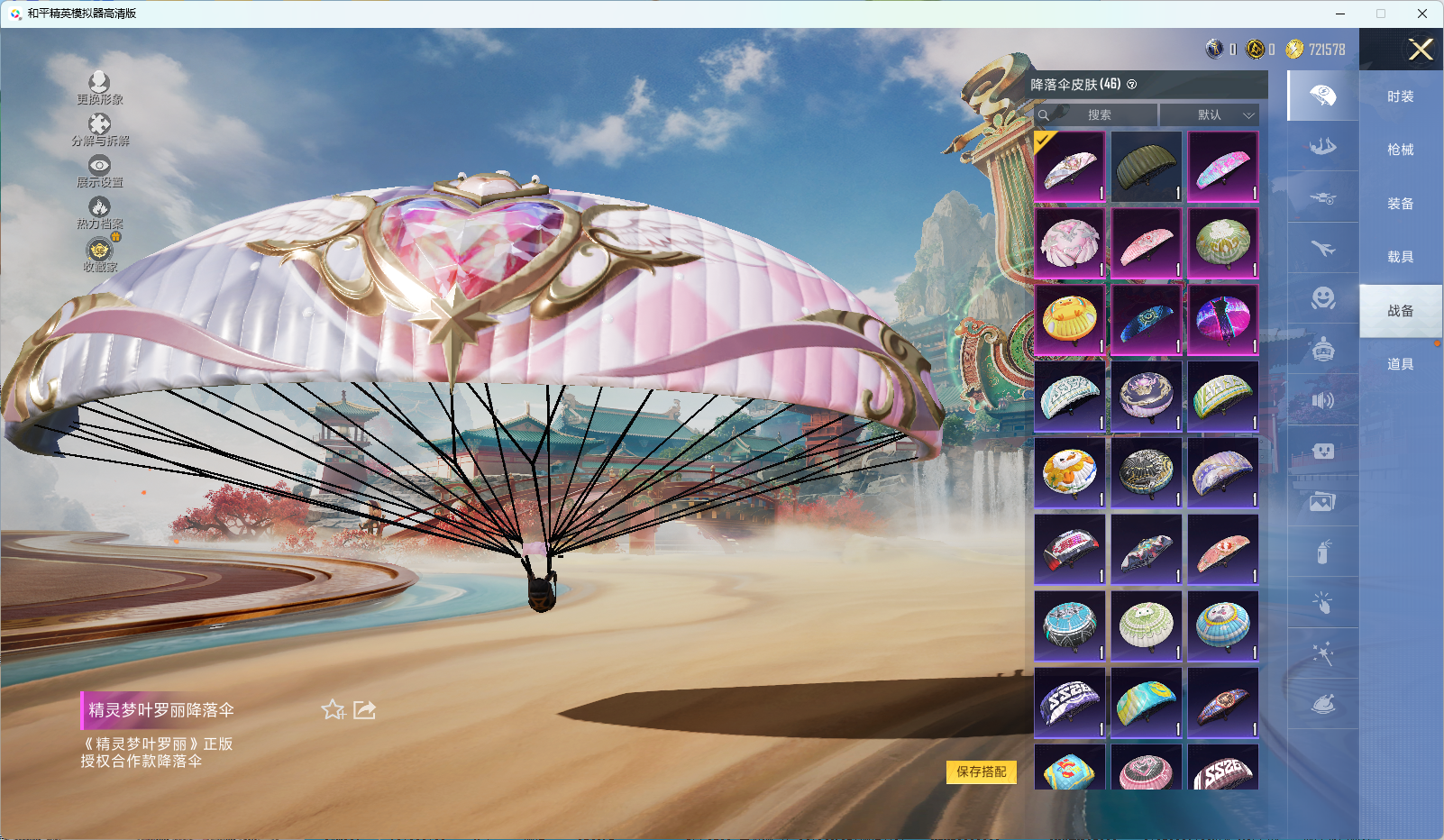The height and width of the screenshot is (840, 1444).
Task: Open 分解与拆解 dismantle option
Action: tap(99, 129)
